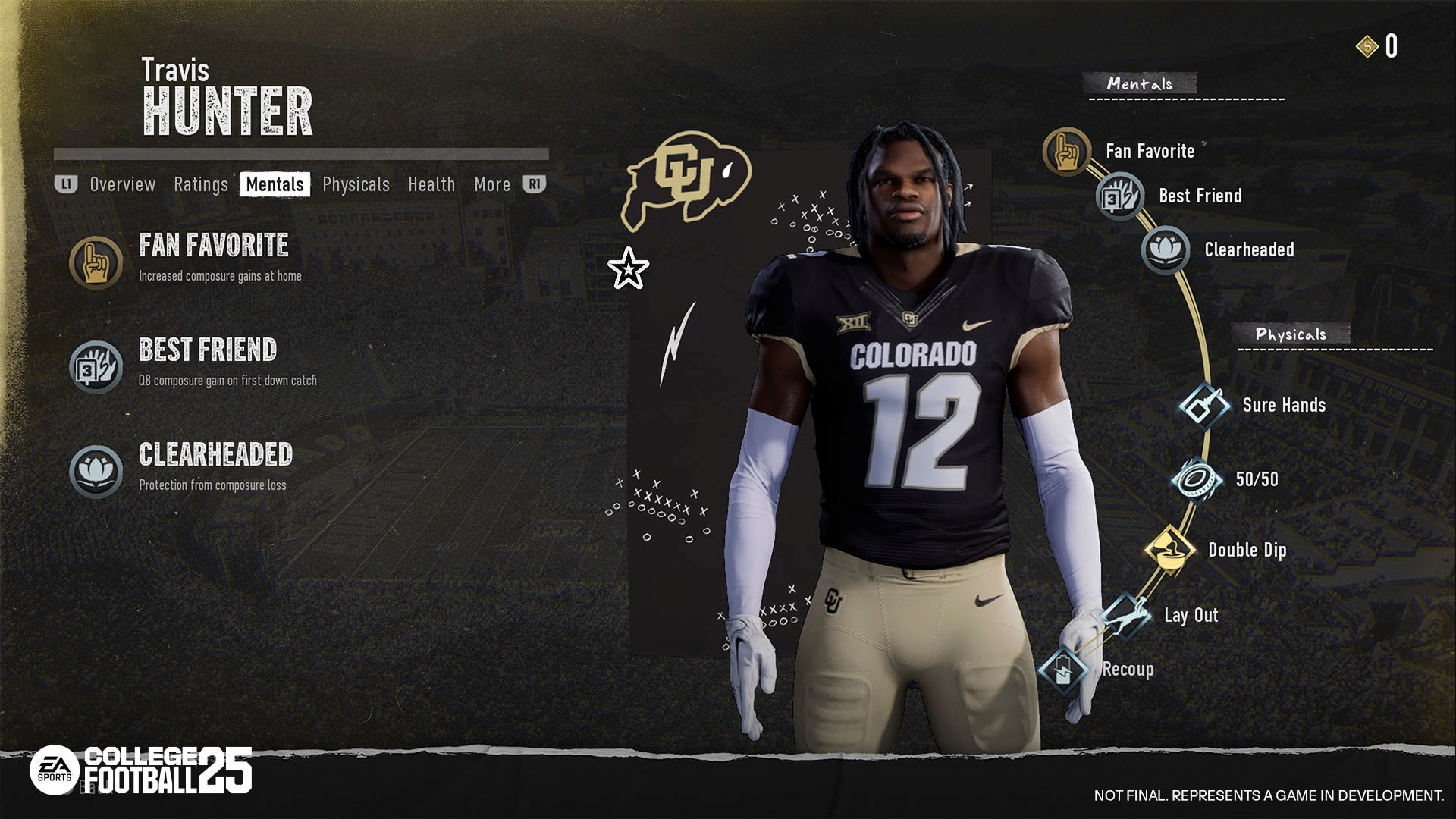Select the highlighted Mentals tab
This screenshot has width=1456, height=819.
[275, 184]
